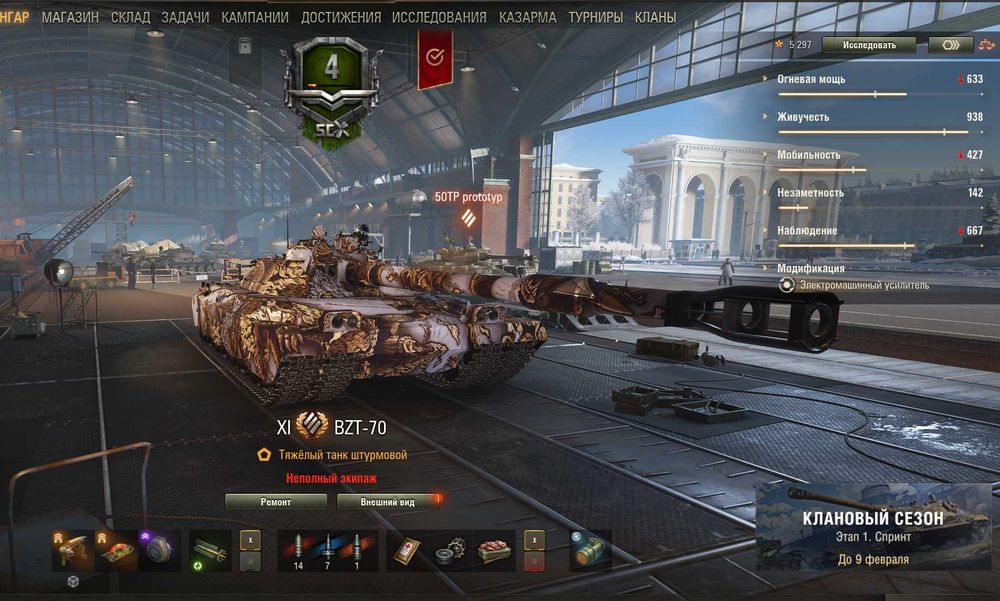Screen dimensions: 1000x601
Task: Expand the Мобильность stat details
Action: pyautogui.click(x=808, y=155)
